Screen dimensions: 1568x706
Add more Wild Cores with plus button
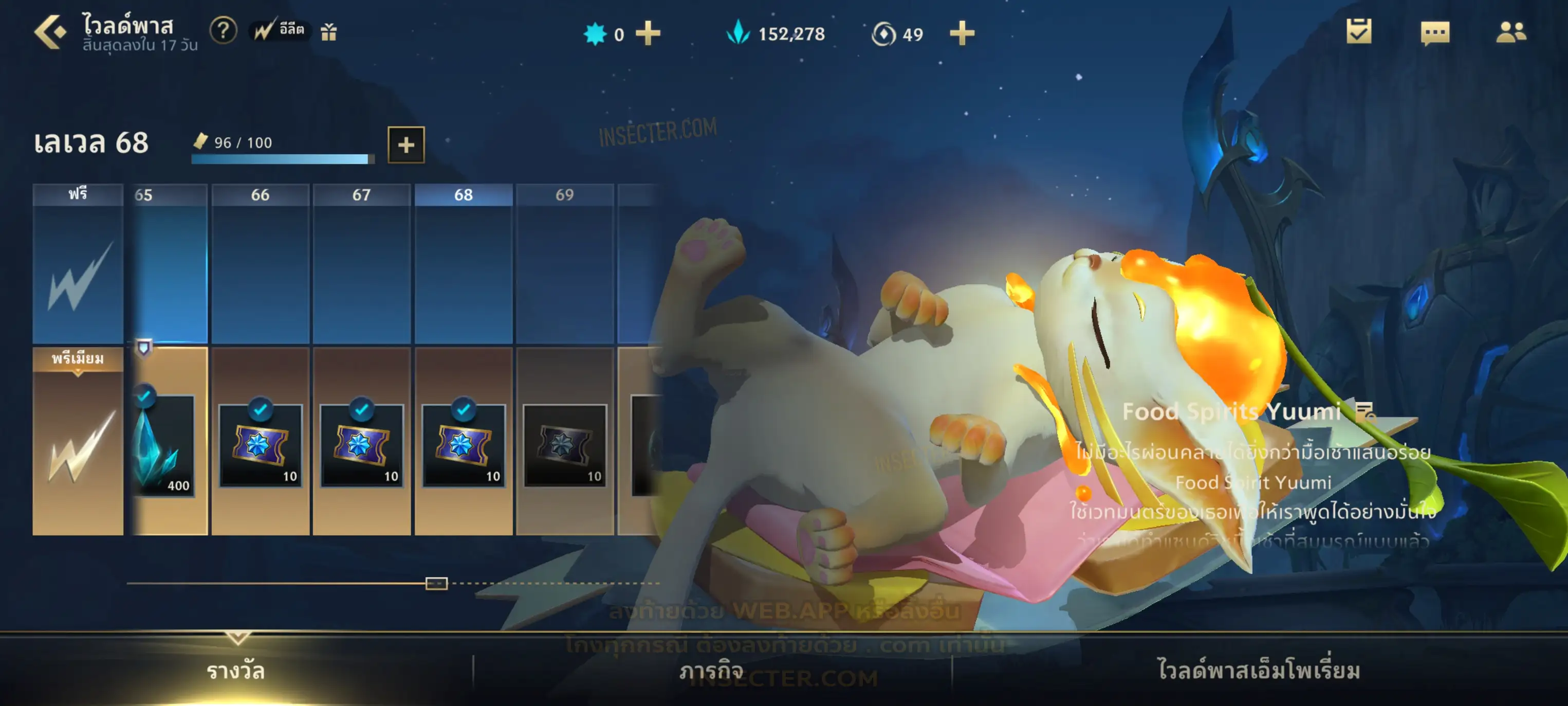click(648, 33)
